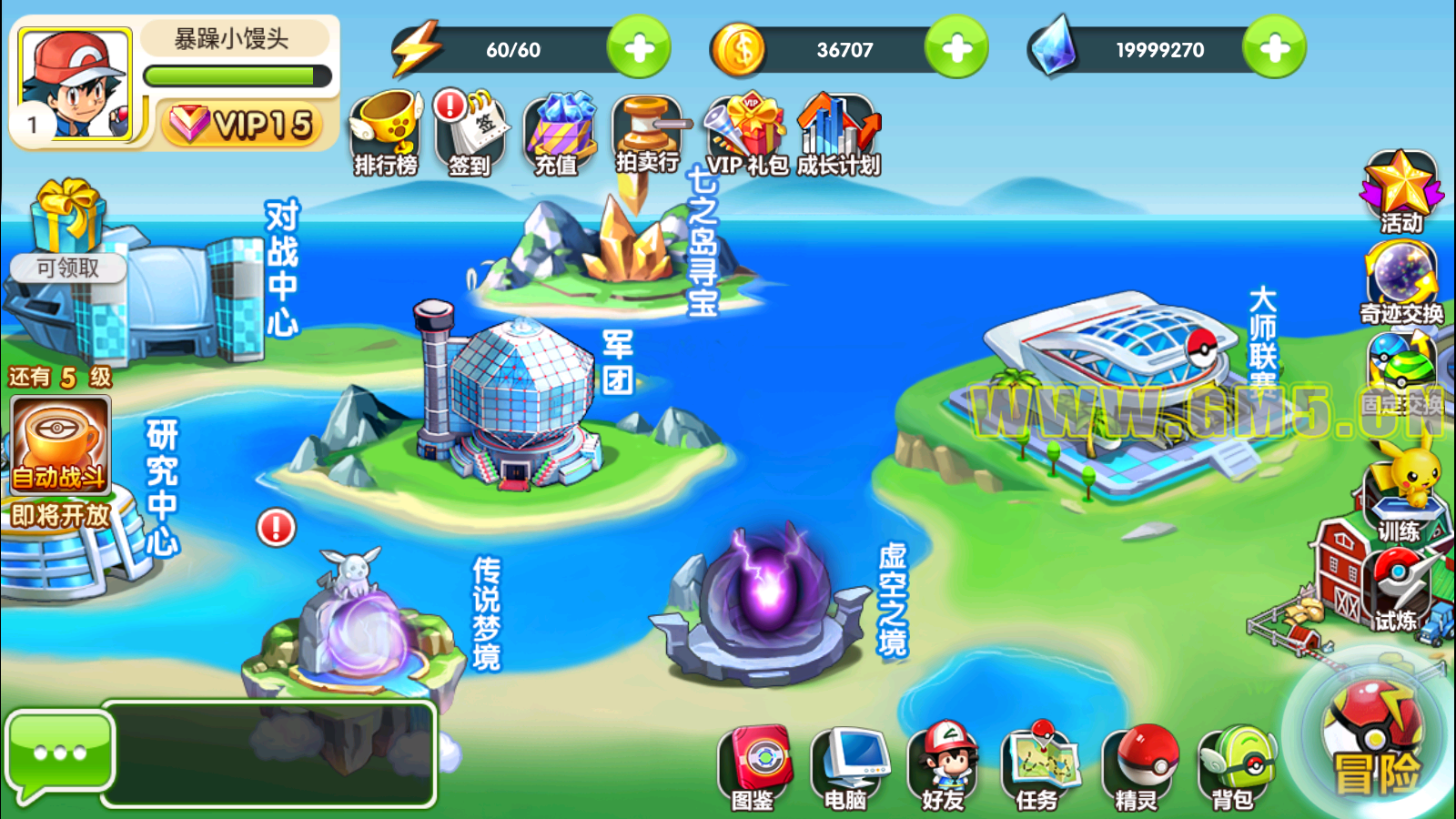The image size is (1456, 819).
Task: Open the 任务 quest map icon
Action: pos(1039,767)
